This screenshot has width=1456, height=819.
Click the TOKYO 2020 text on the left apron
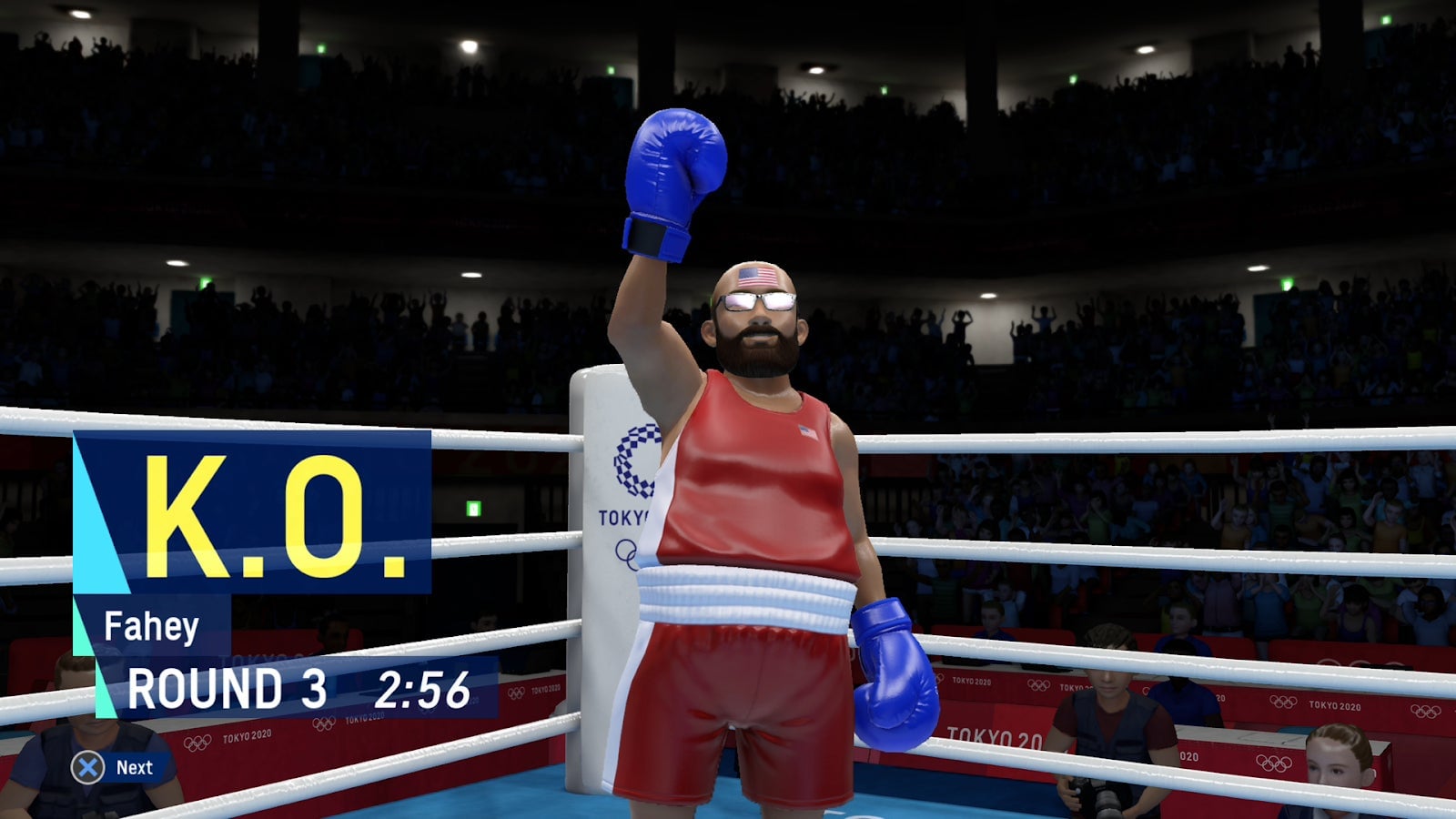click(246, 736)
